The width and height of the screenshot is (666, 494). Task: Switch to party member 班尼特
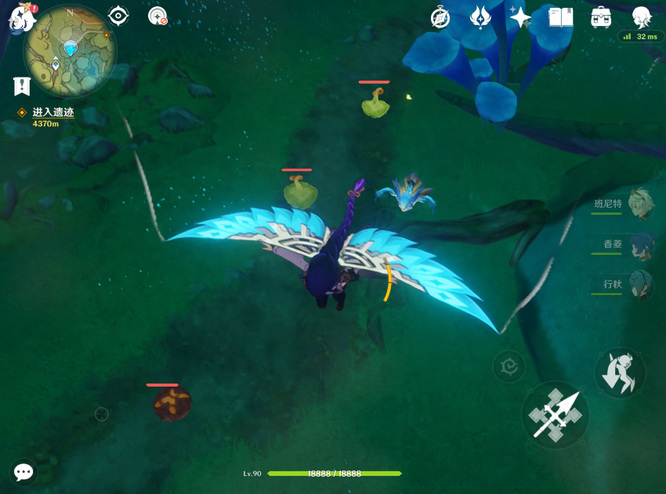pyautogui.click(x=639, y=203)
